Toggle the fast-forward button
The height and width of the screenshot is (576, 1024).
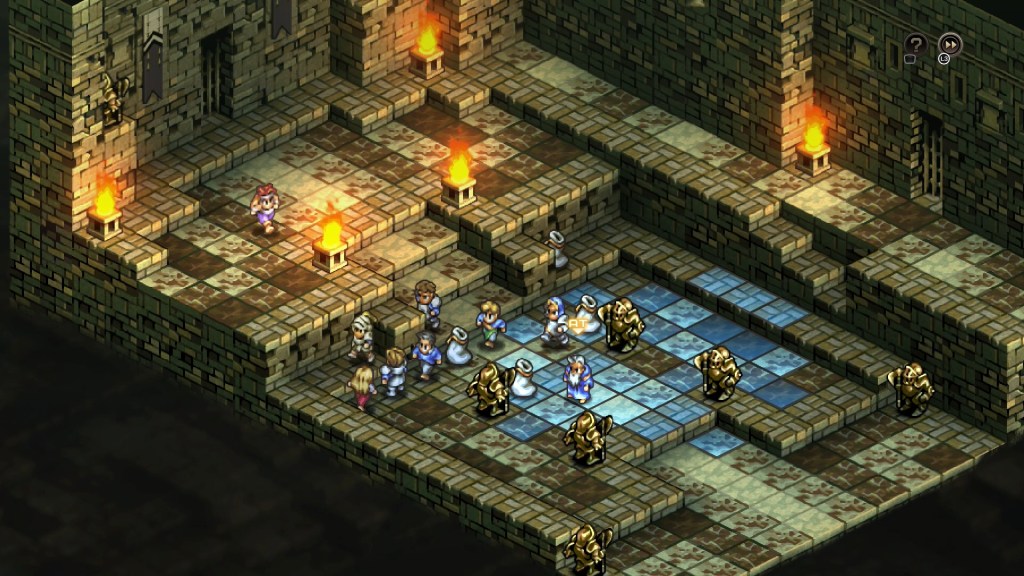949,44
